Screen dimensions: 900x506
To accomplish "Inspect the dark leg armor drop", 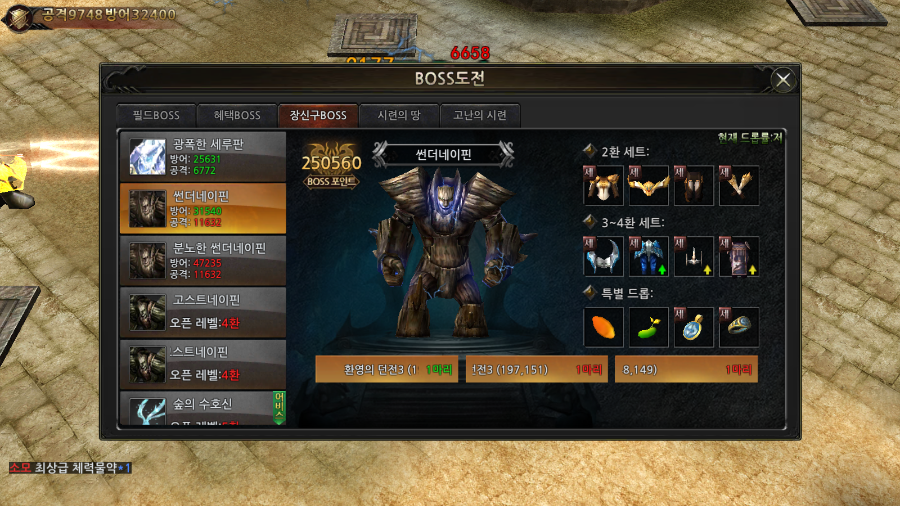I will click(x=694, y=185).
